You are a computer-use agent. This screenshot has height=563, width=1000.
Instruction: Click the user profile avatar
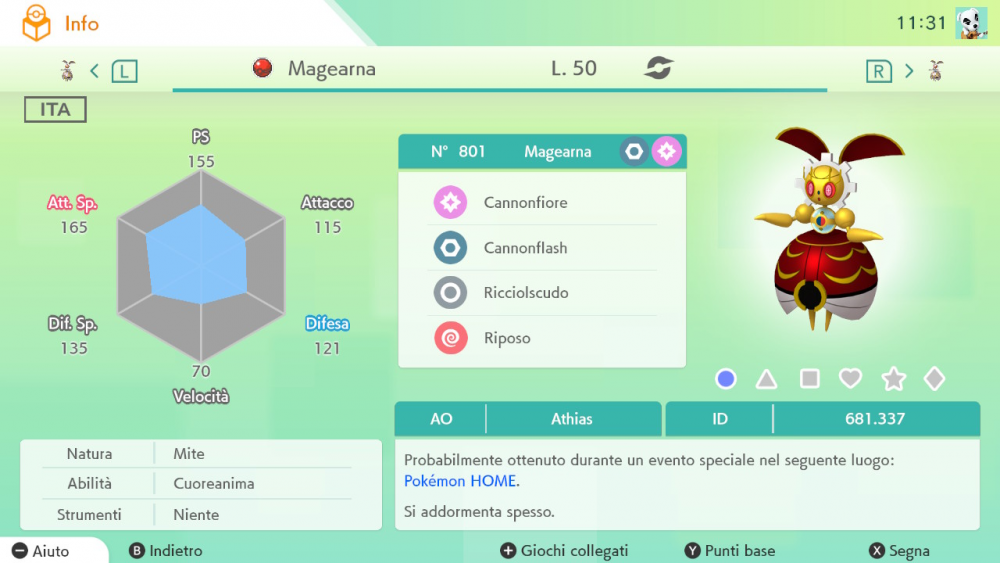pyautogui.click(x=971, y=23)
